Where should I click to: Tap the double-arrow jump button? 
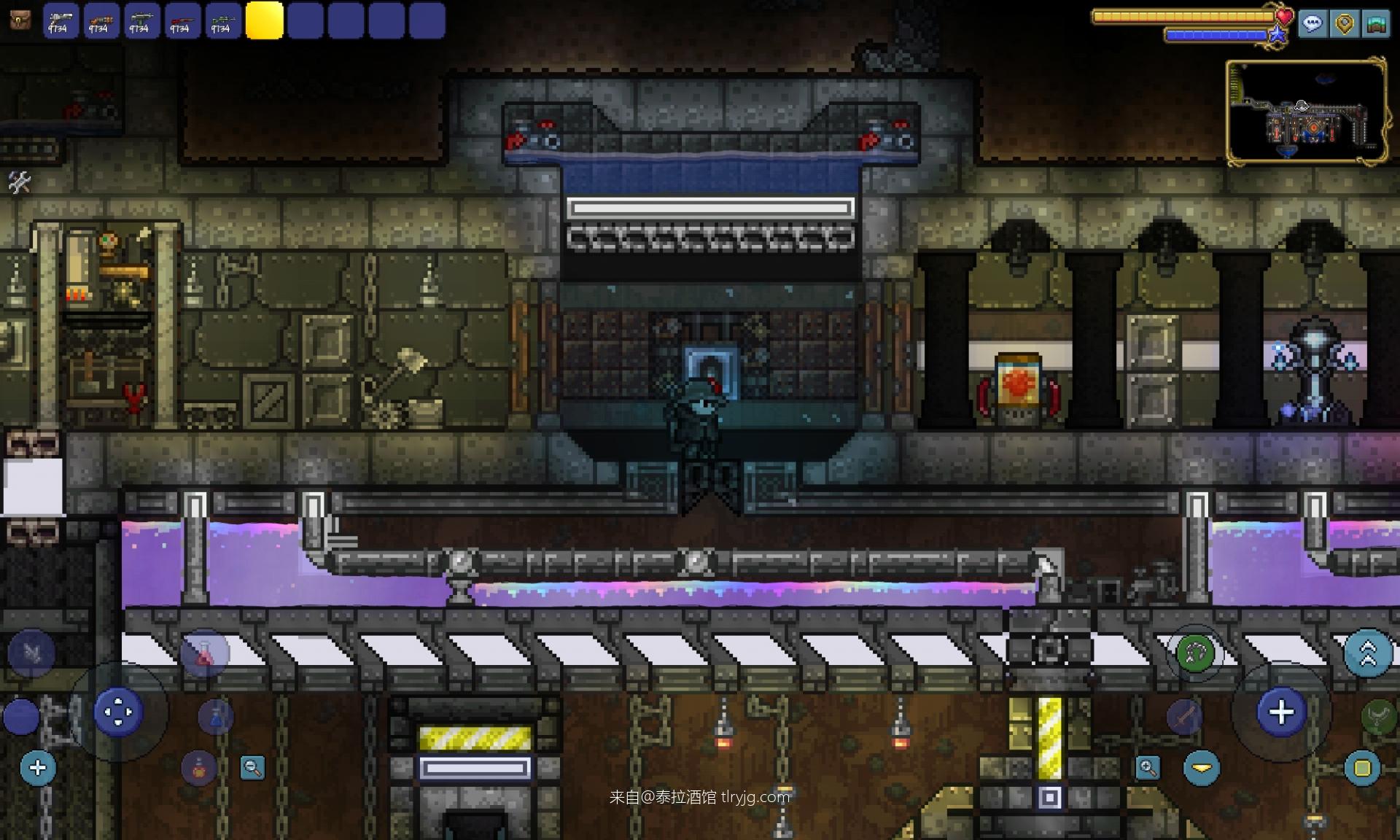pyautogui.click(x=1367, y=653)
